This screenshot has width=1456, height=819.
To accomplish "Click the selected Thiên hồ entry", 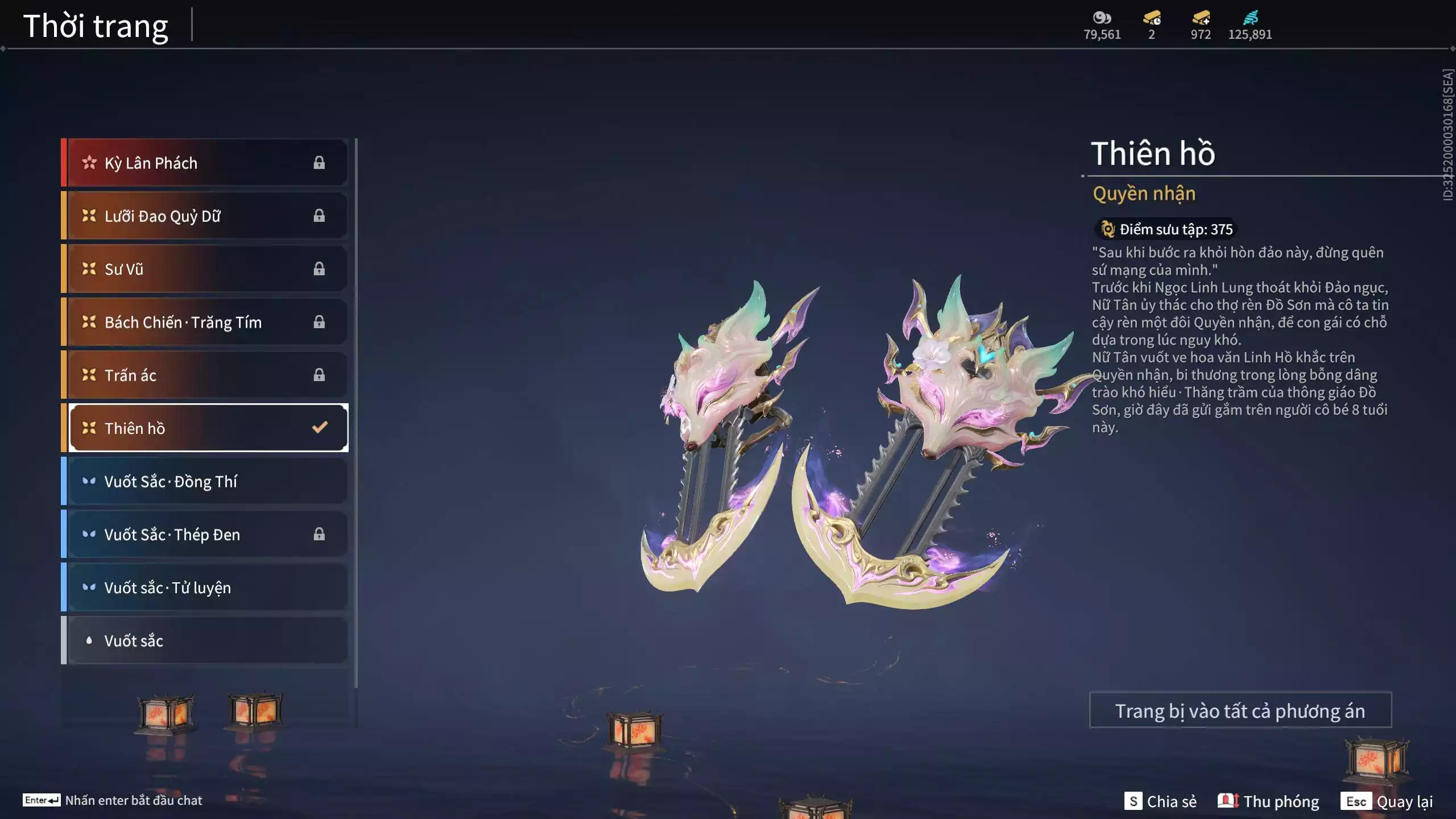I will (x=208, y=428).
